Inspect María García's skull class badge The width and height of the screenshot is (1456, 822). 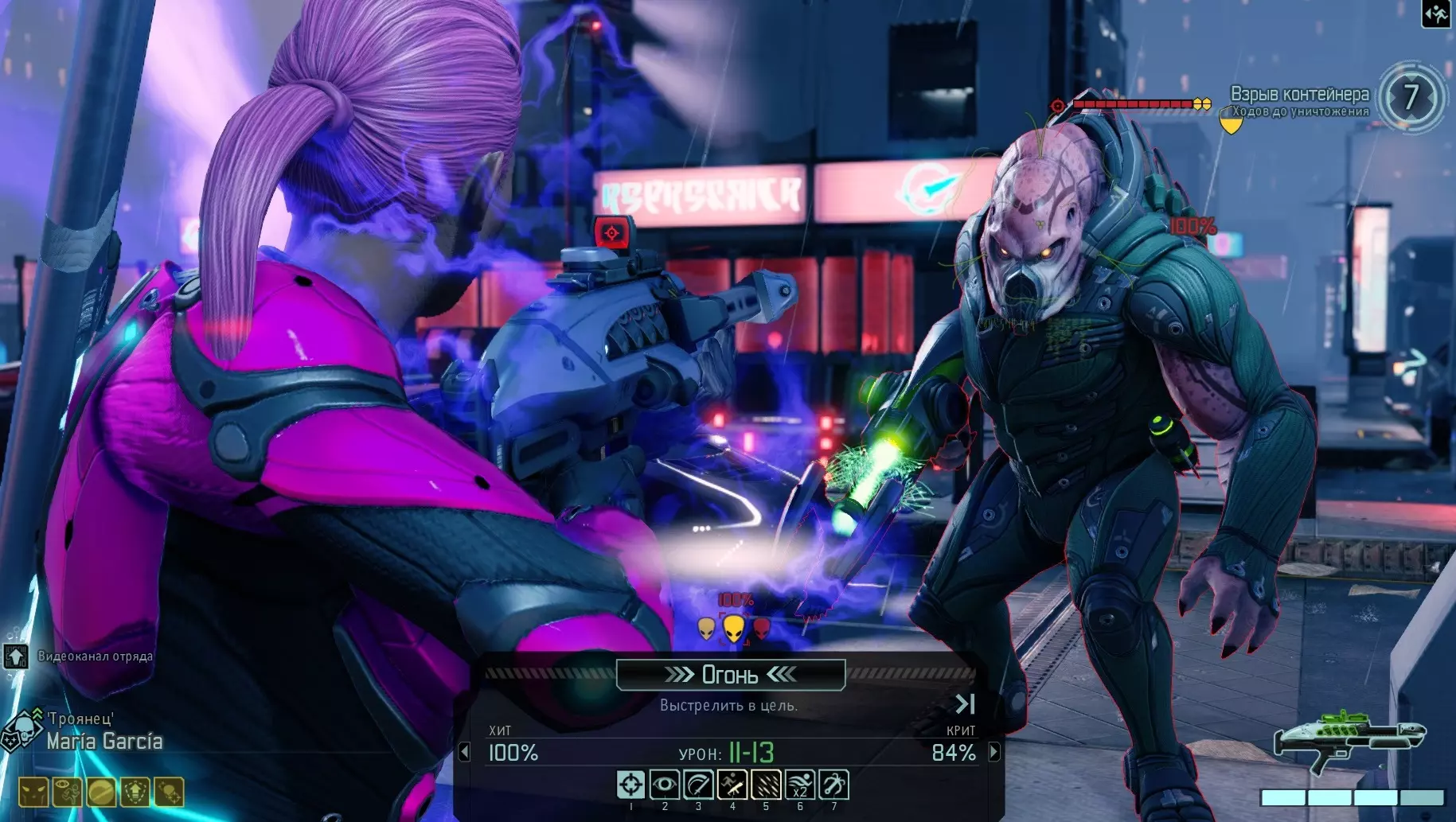21,730
